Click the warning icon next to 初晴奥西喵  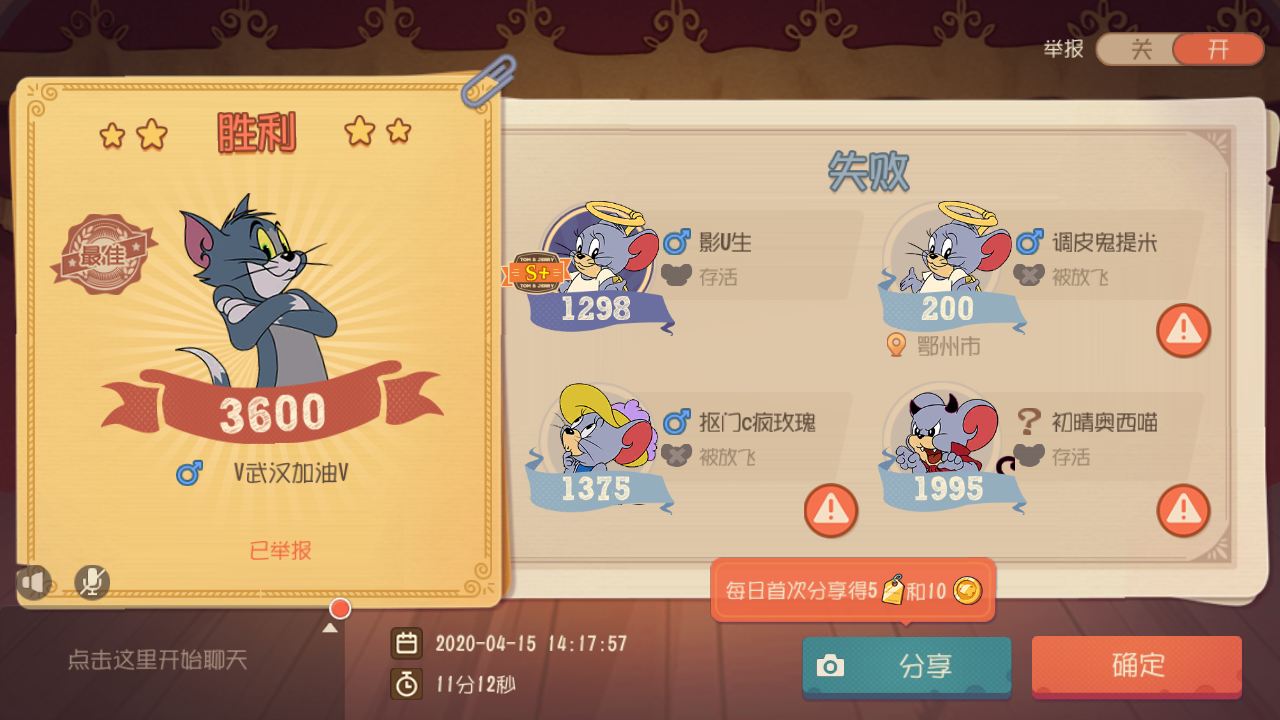click(1182, 510)
